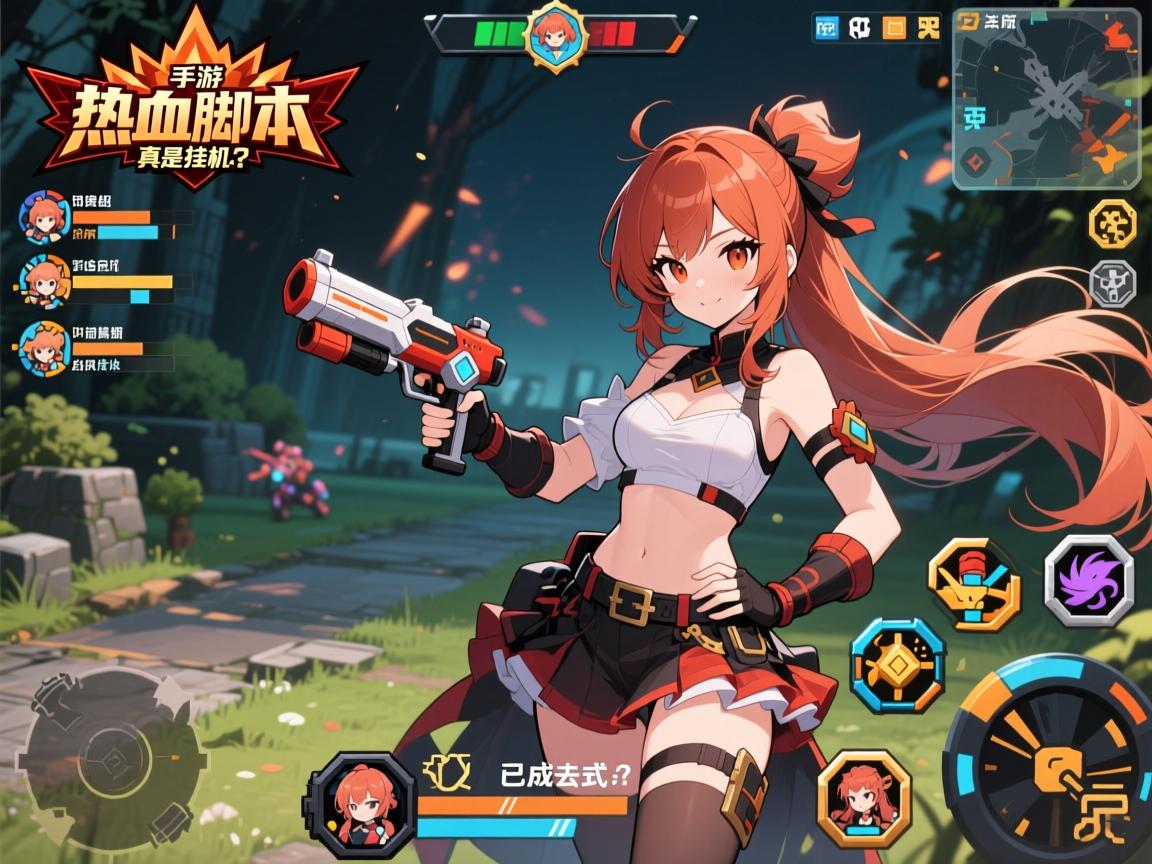Use the red hammer skill icon
Screen dimensions: 1152x864
(974, 583)
